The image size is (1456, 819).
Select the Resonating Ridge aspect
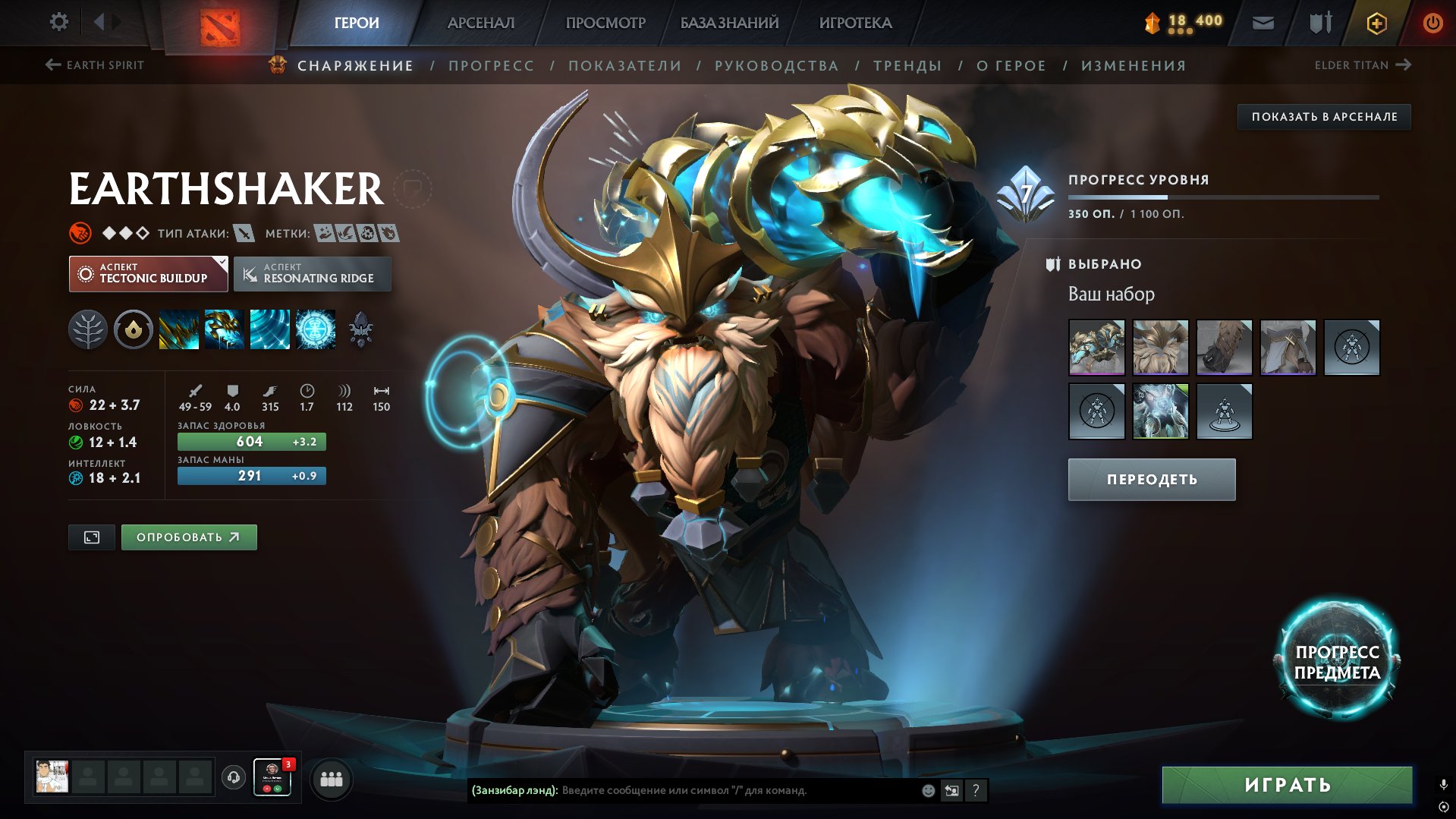tap(313, 274)
